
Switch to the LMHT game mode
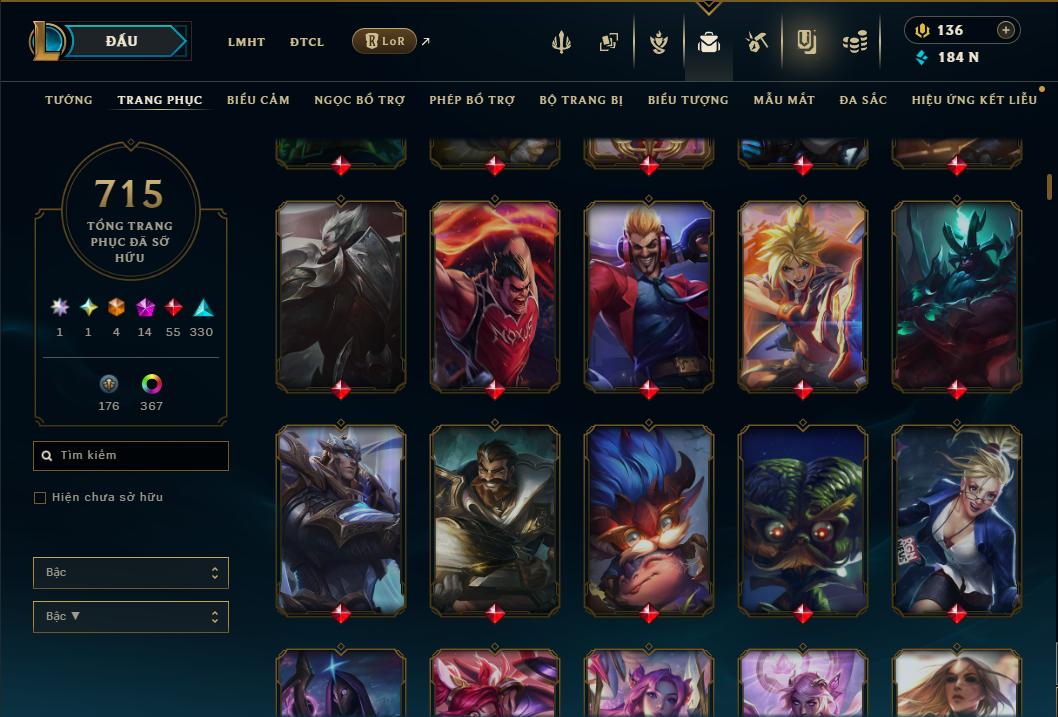tap(246, 42)
